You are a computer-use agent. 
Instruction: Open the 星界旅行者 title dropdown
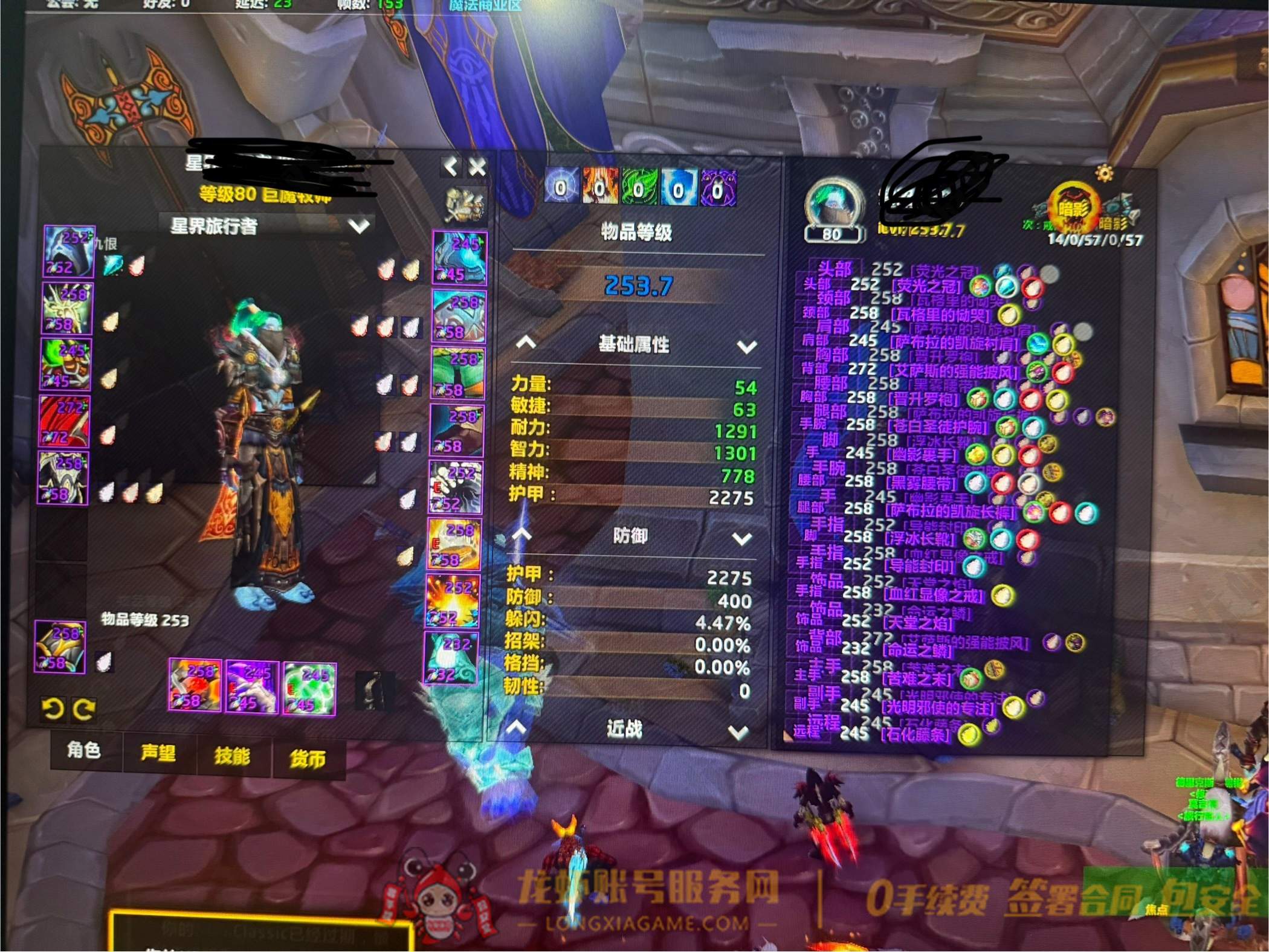[360, 227]
